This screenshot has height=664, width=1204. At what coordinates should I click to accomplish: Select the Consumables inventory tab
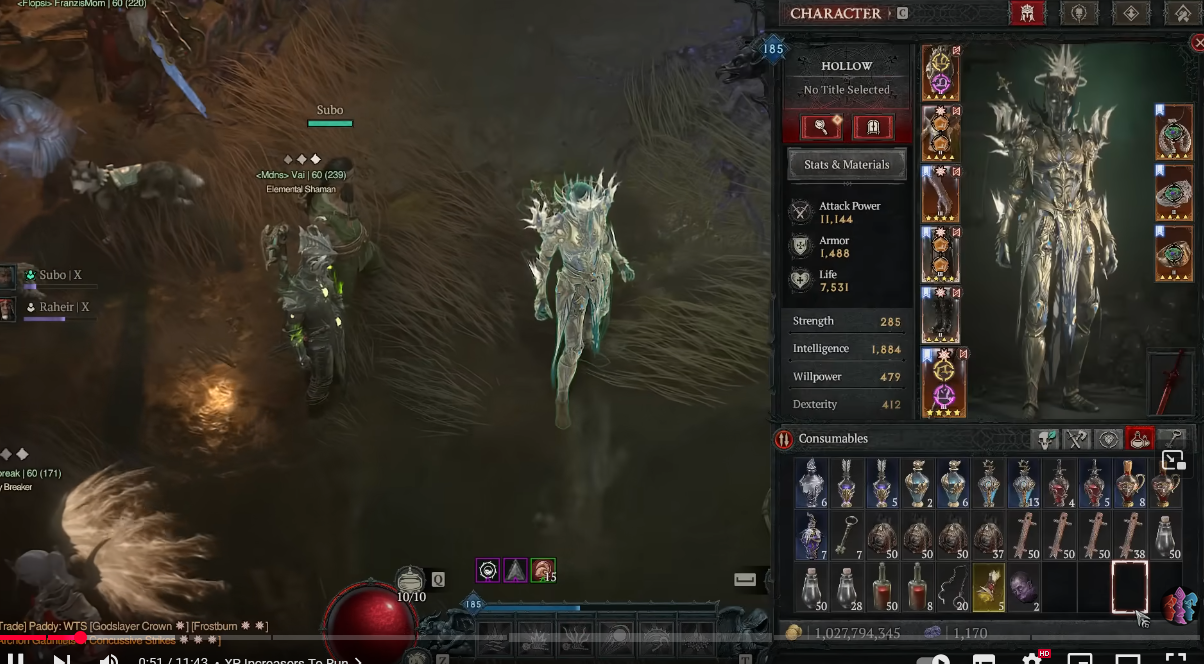pos(1140,439)
